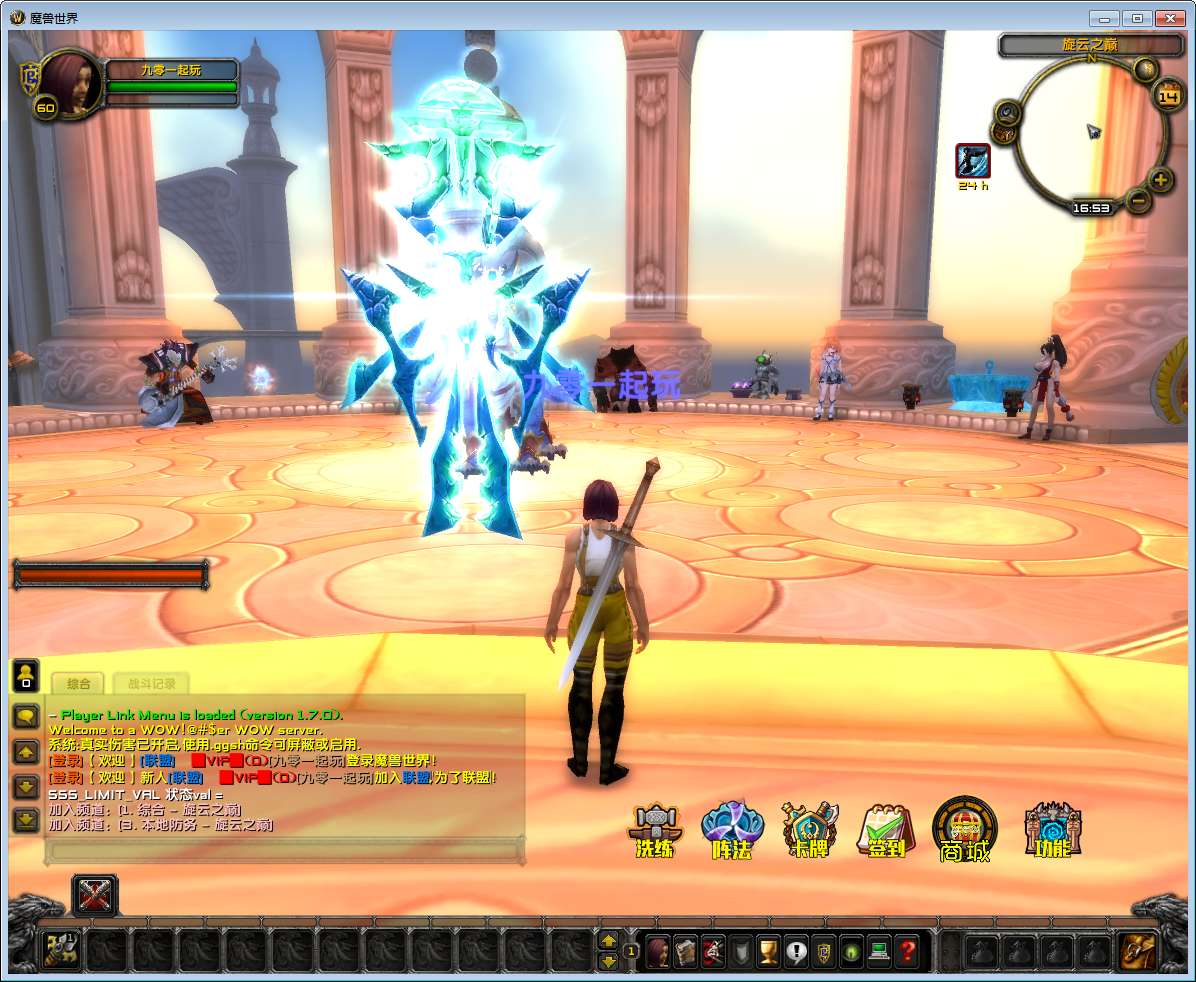Zoom out the minimap with minus button
This screenshot has height=982, width=1196.
click(x=1138, y=200)
